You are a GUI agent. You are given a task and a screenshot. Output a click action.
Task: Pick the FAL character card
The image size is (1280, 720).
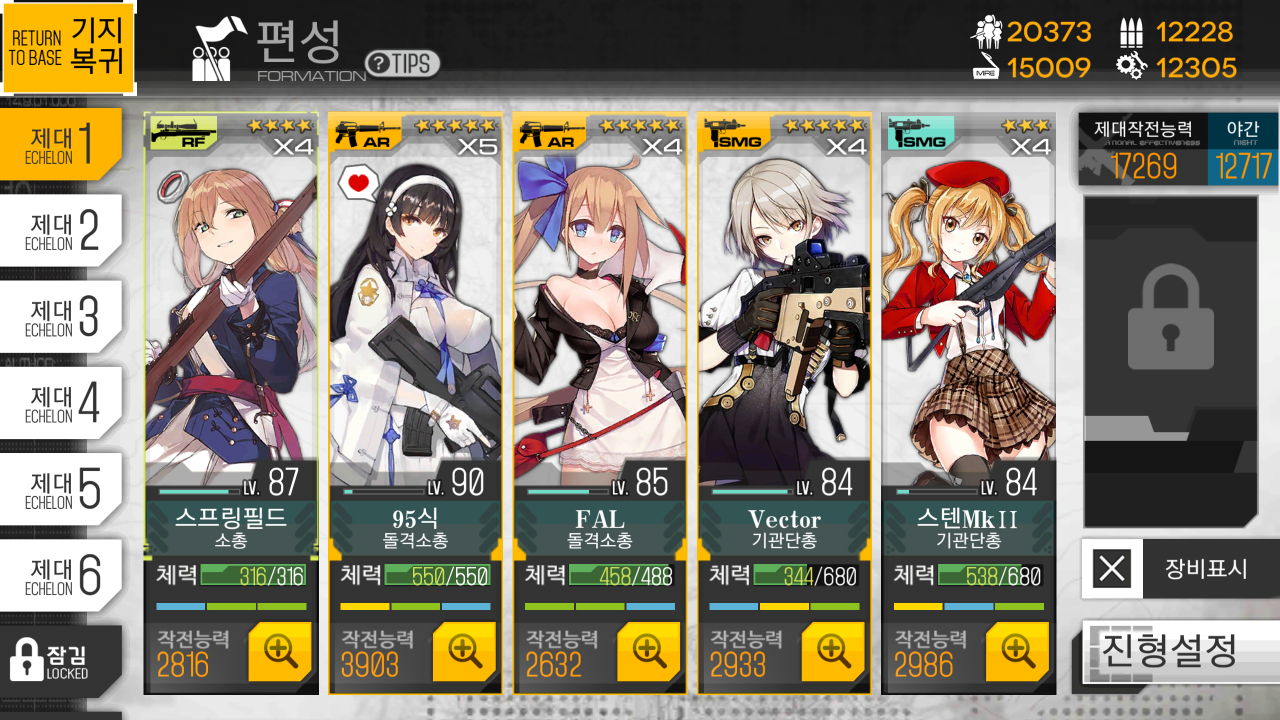(600, 320)
